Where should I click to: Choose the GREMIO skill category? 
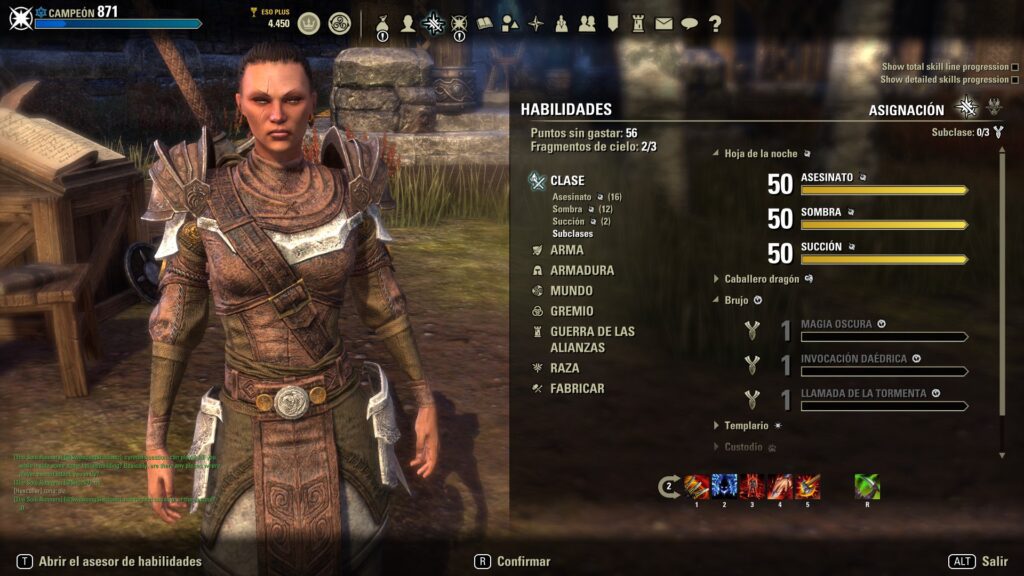tap(571, 311)
